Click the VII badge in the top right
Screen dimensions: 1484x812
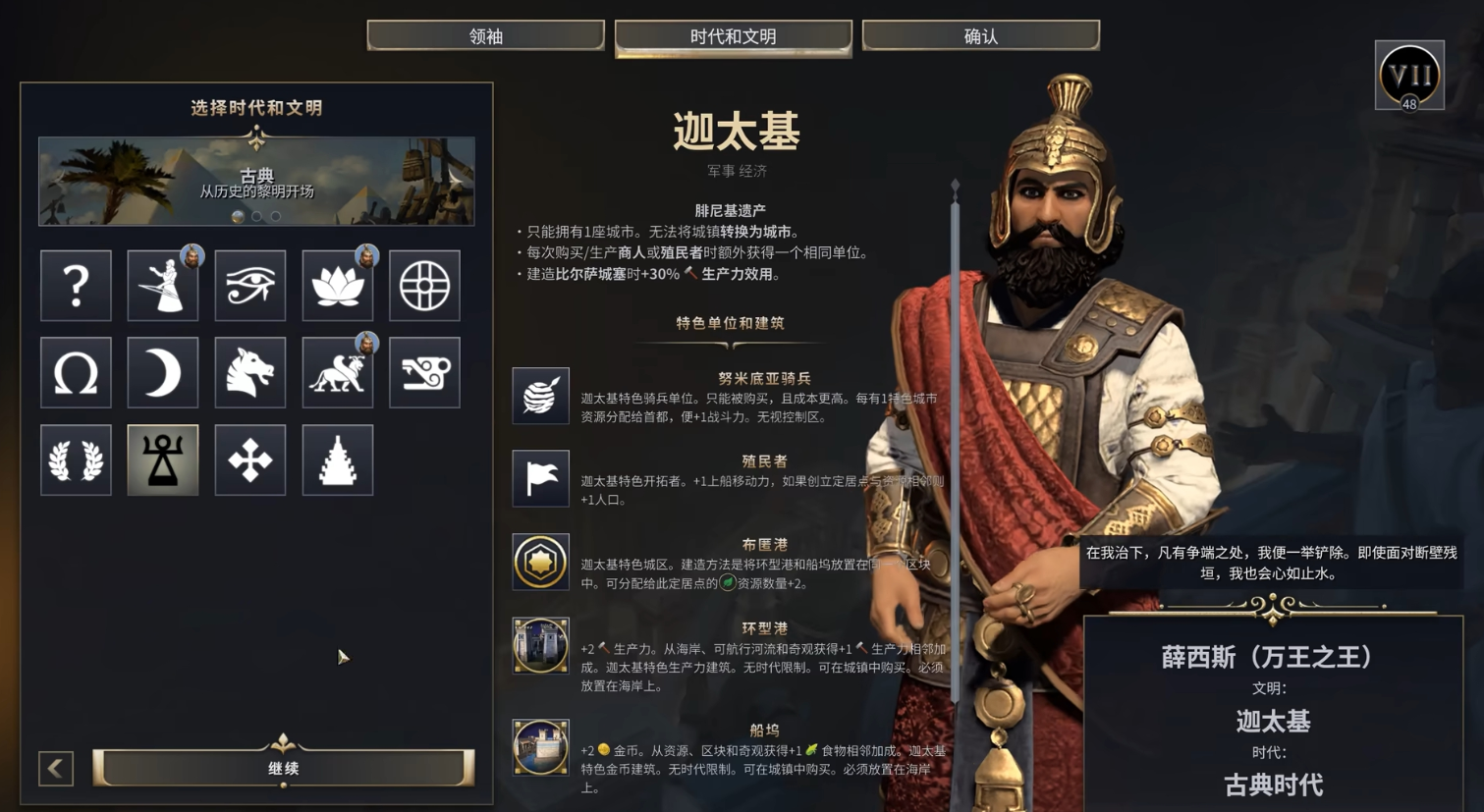pyautogui.click(x=1407, y=75)
